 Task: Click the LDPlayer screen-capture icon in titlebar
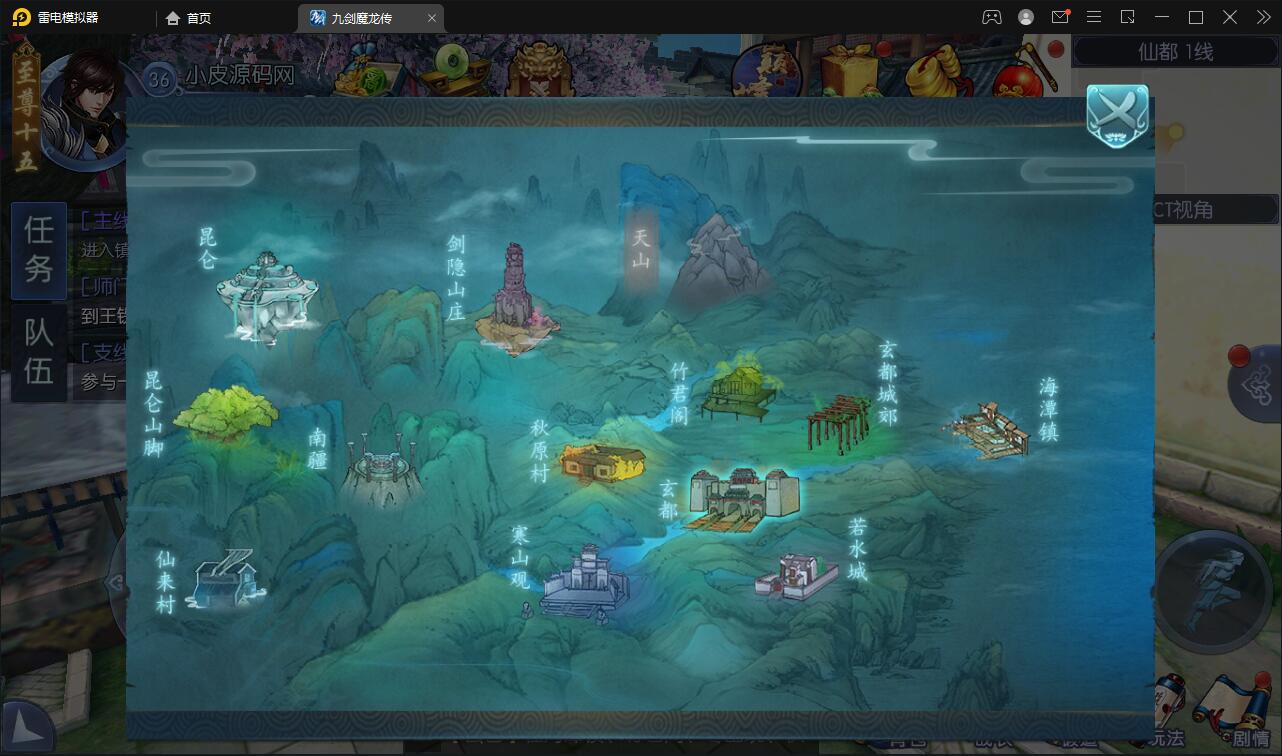coord(1126,17)
